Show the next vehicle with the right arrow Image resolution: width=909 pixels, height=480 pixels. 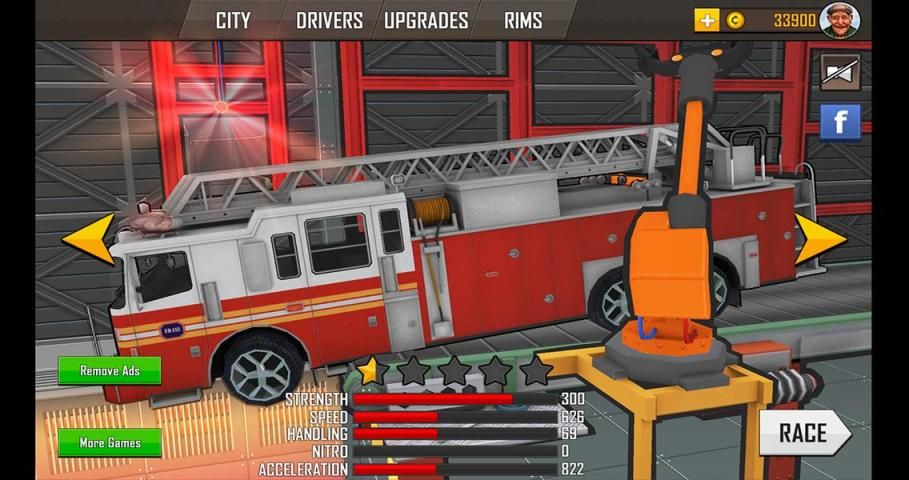[820, 240]
